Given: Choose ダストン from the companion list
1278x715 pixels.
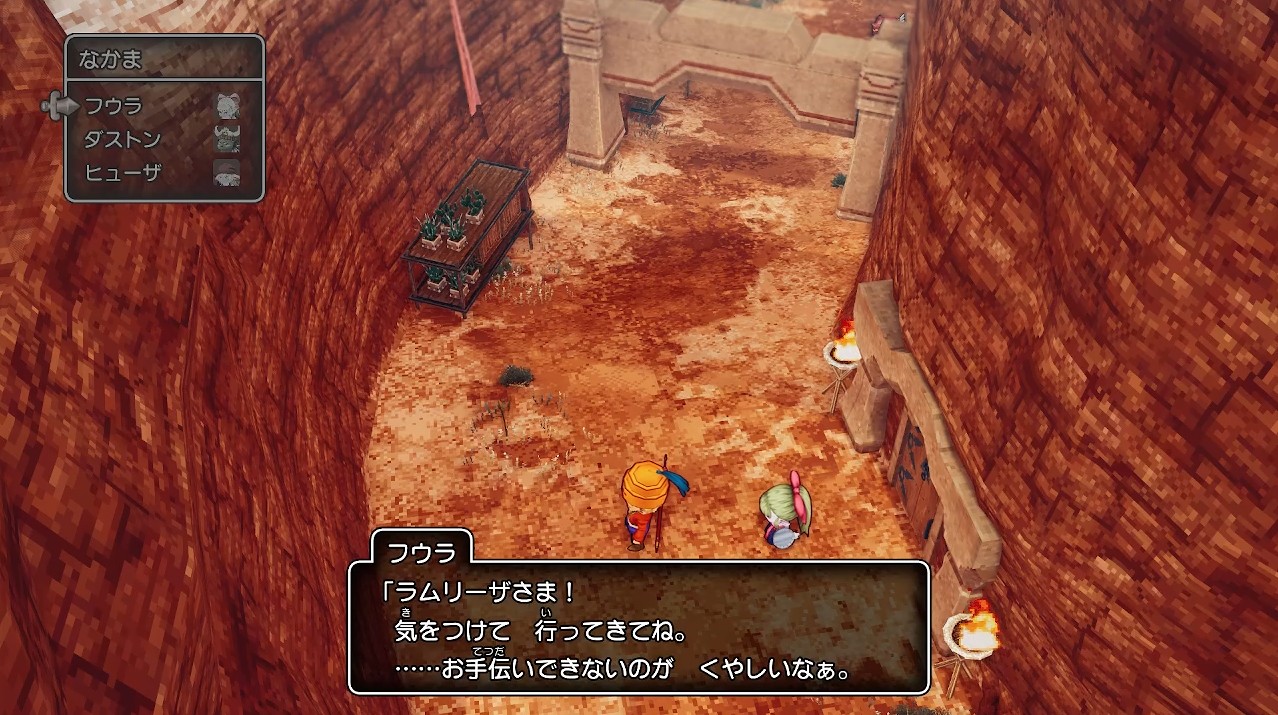Looking at the screenshot, I should pos(122,139).
